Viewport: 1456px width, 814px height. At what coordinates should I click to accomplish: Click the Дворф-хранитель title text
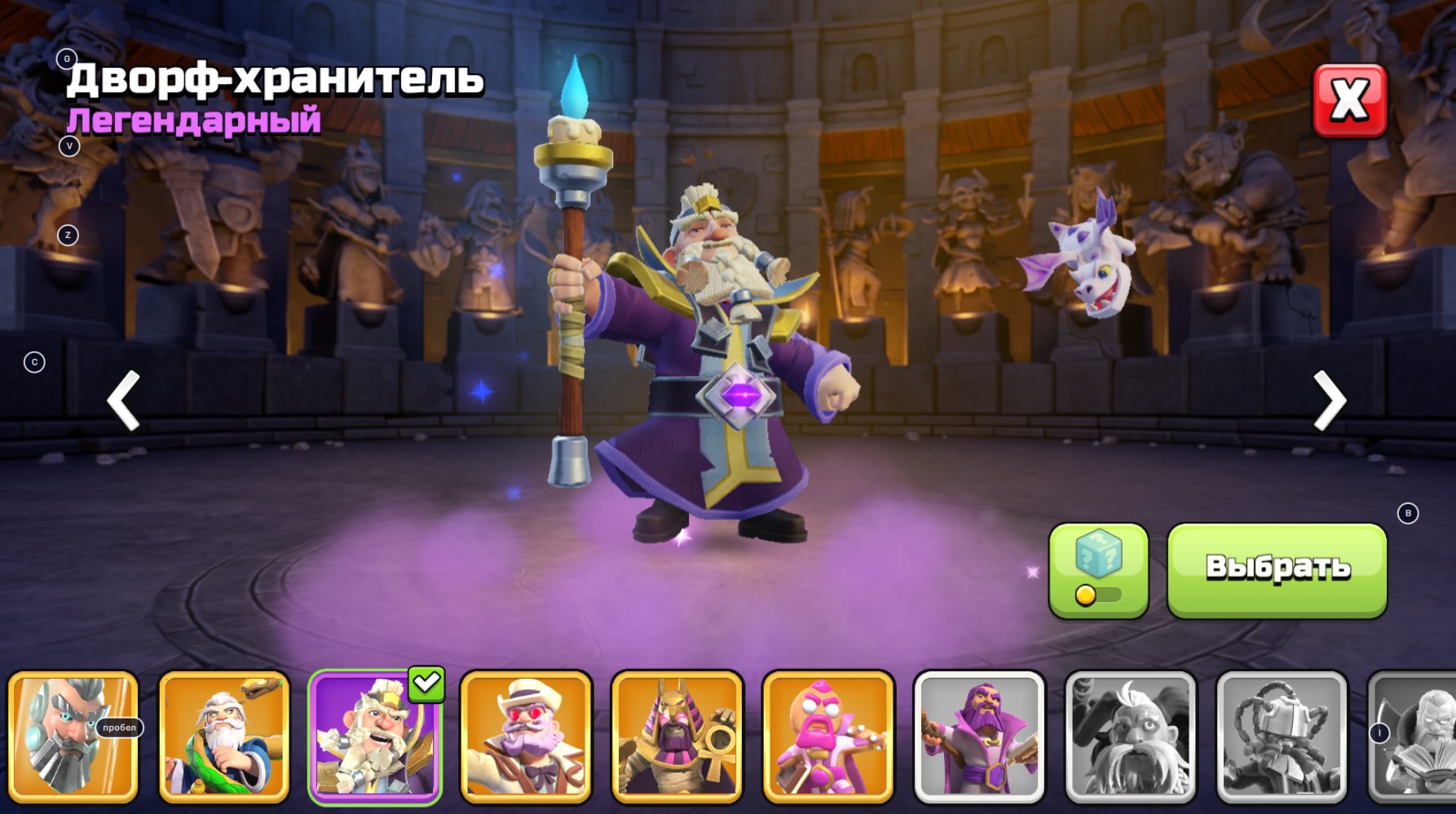pyautogui.click(x=275, y=79)
